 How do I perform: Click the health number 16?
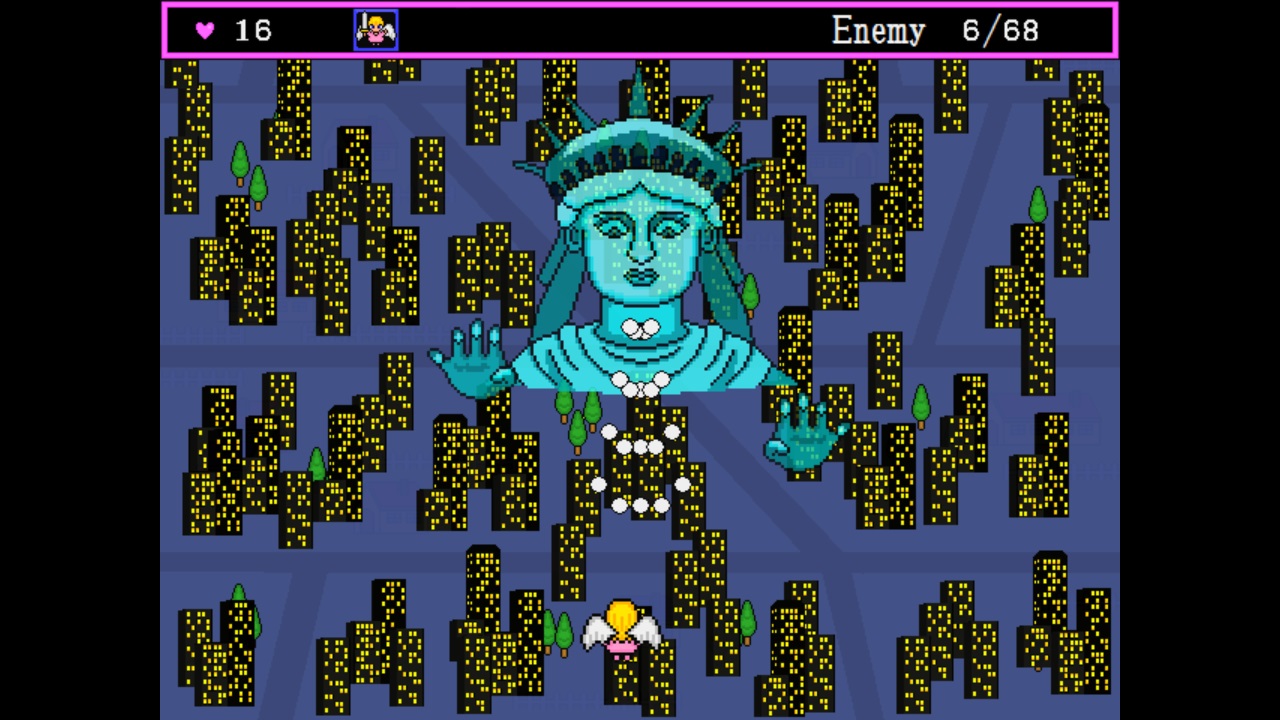coord(253,30)
